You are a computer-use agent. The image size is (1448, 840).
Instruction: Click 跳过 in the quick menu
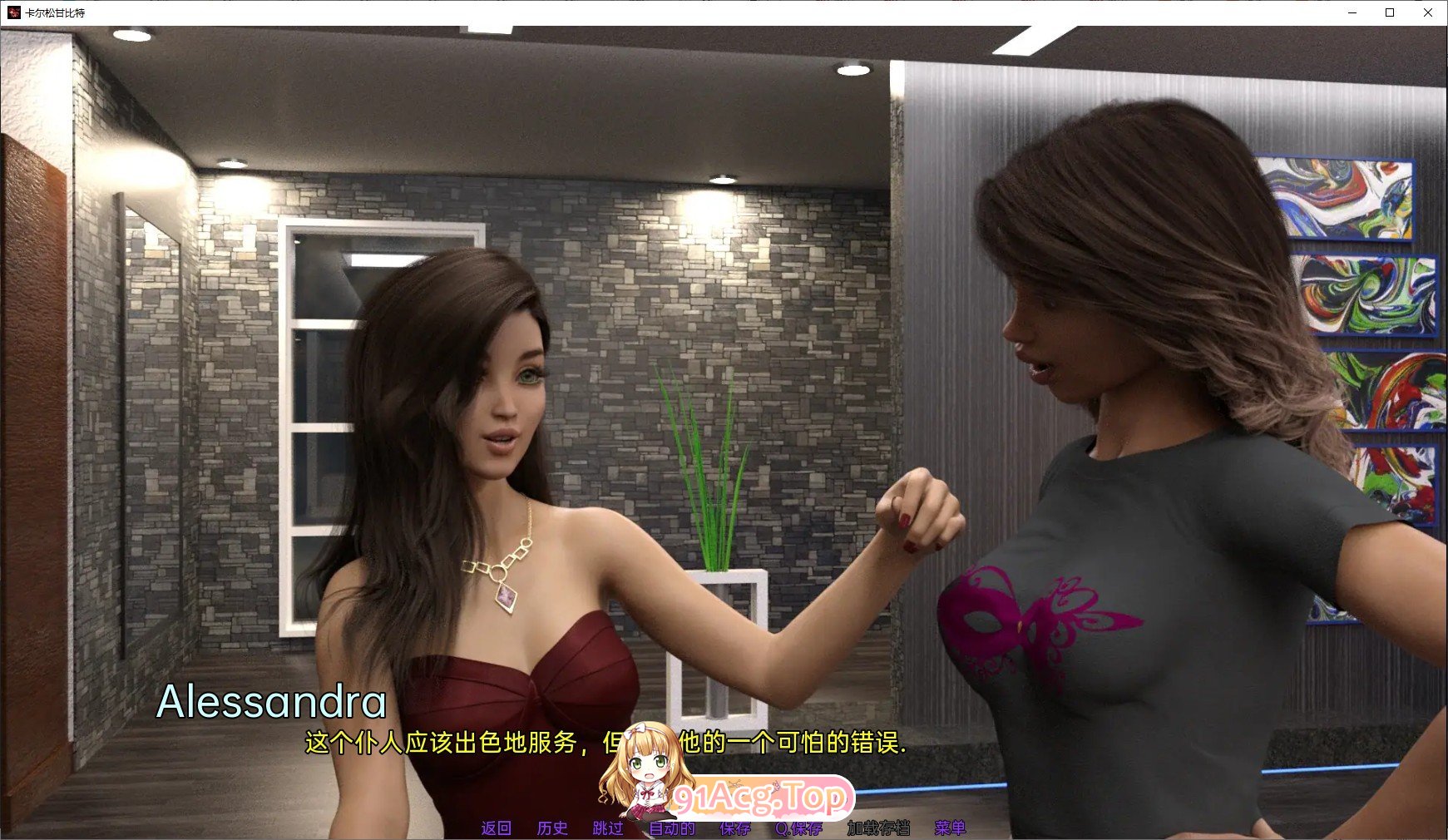pyautogui.click(x=608, y=828)
